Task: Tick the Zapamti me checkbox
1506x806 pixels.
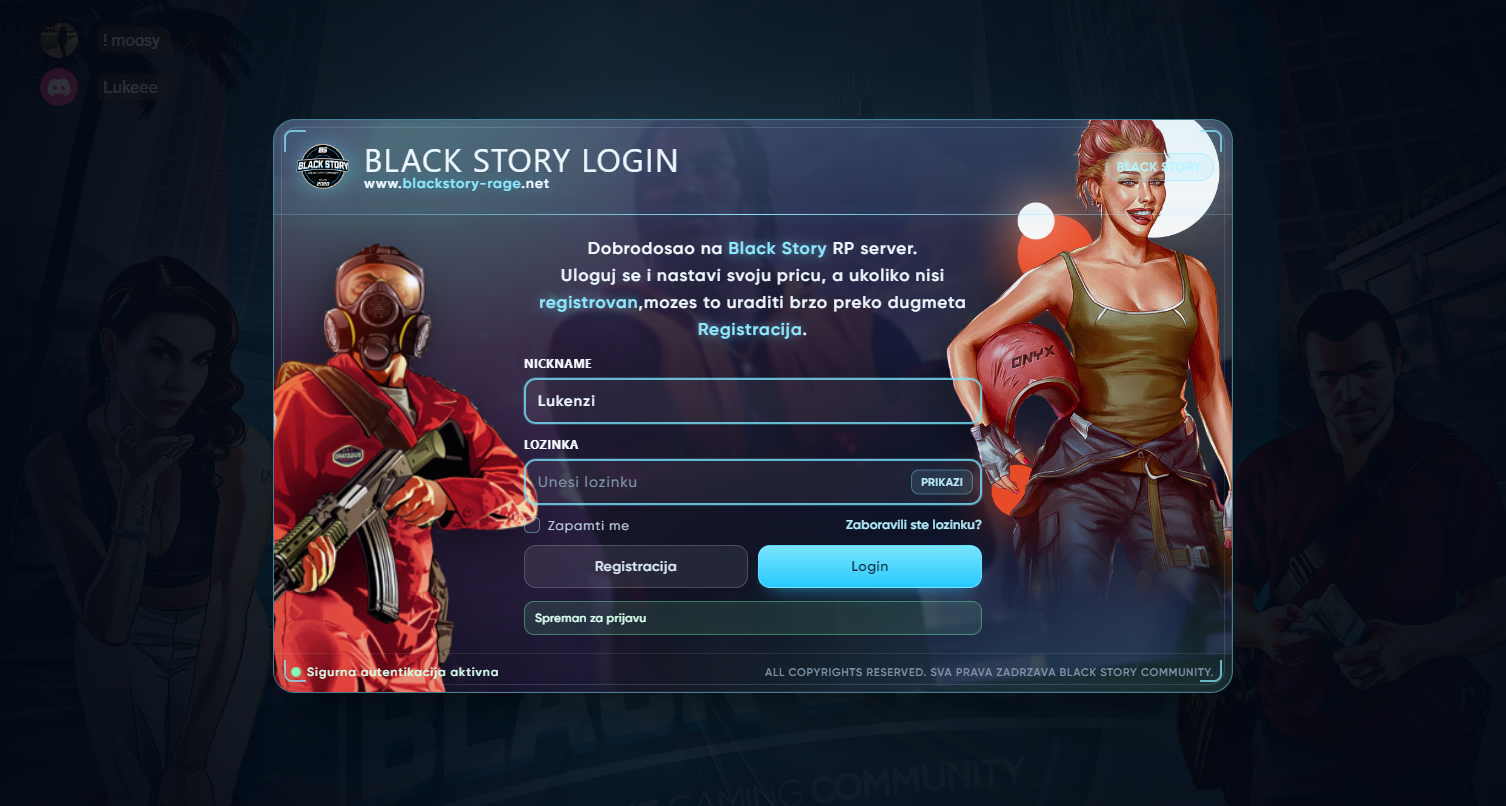Action: [533, 525]
